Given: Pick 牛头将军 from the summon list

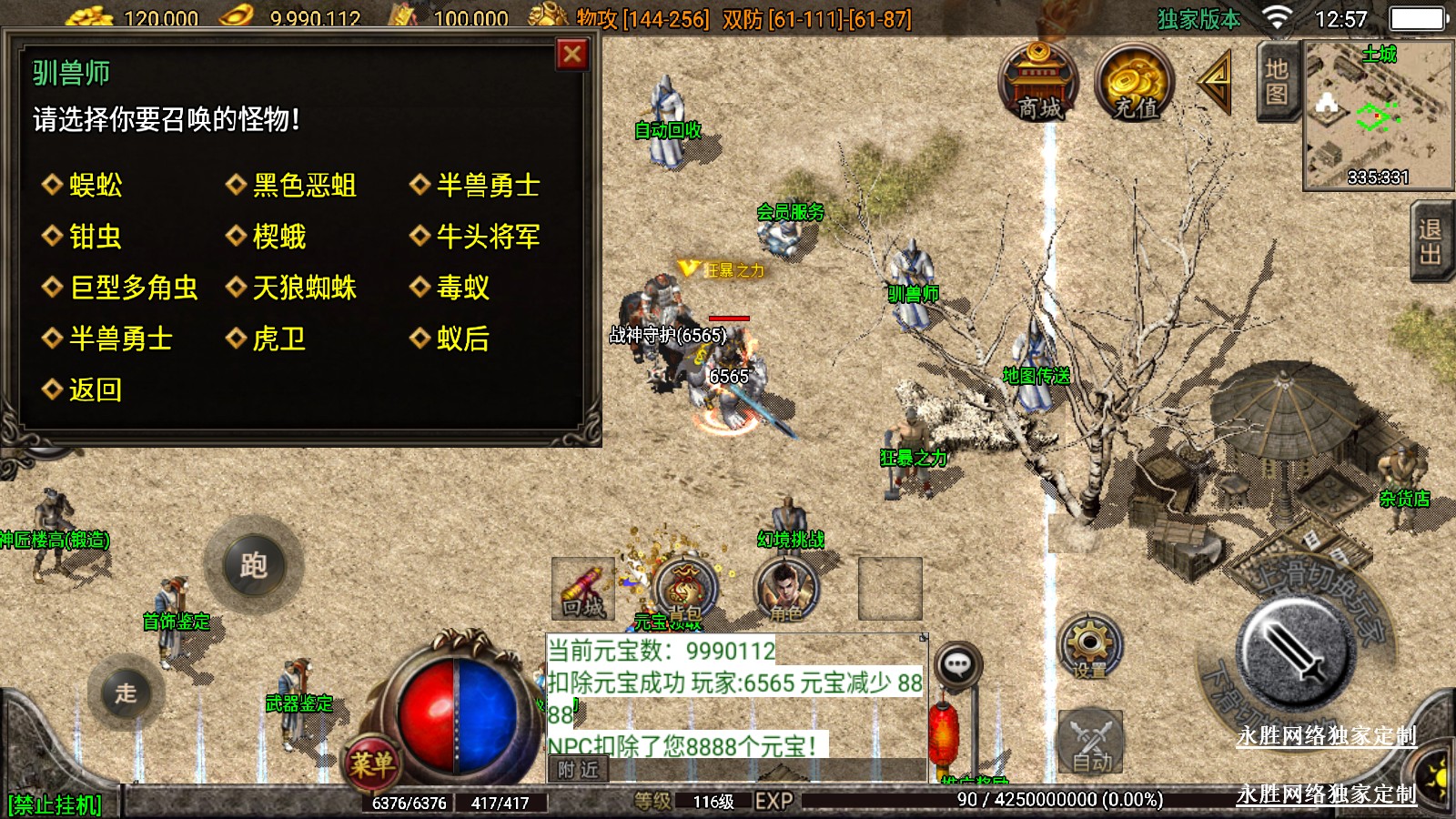Looking at the screenshot, I should click(x=488, y=237).
